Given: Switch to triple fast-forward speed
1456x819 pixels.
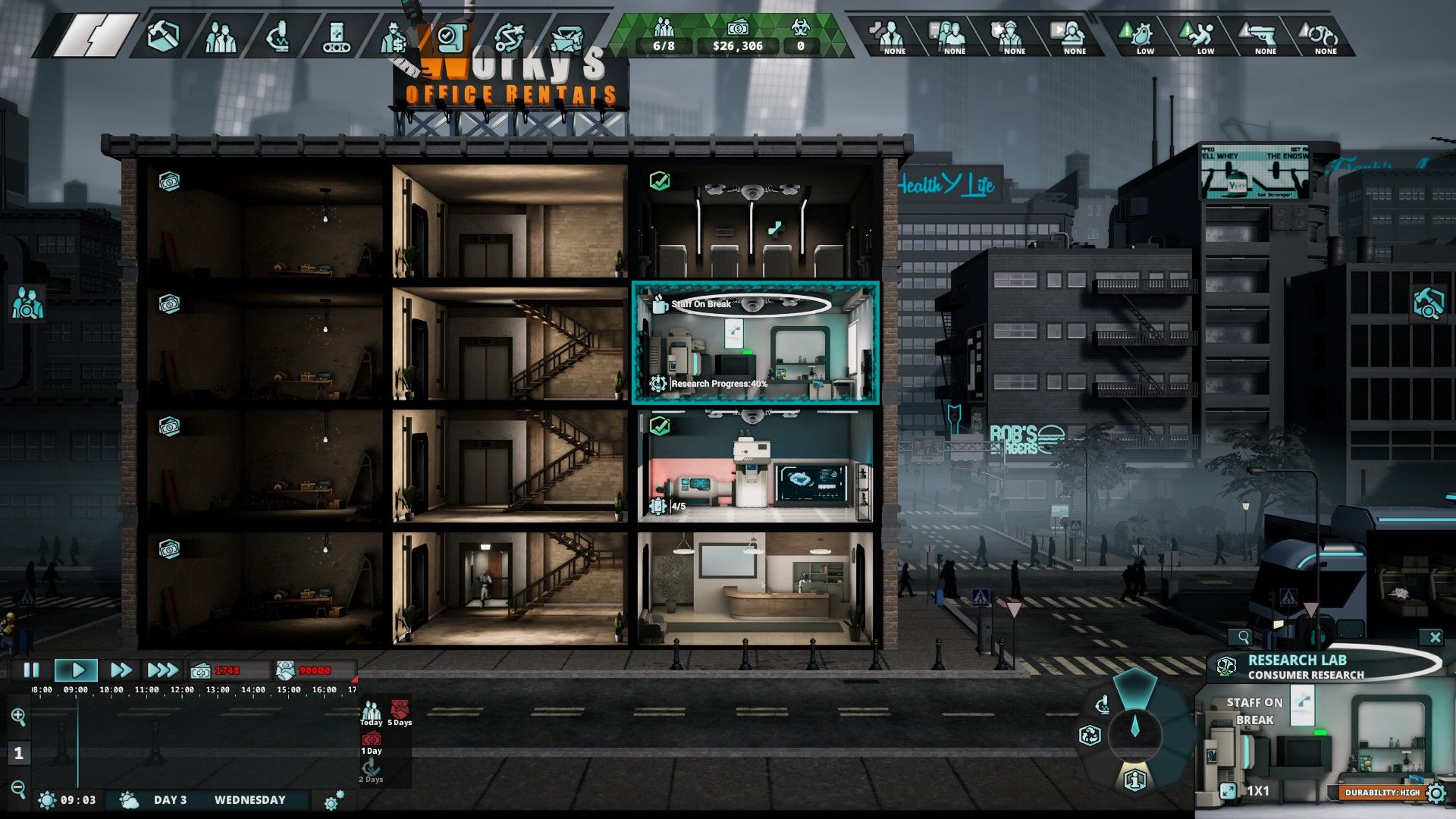Looking at the screenshot, I should [162, 670].
